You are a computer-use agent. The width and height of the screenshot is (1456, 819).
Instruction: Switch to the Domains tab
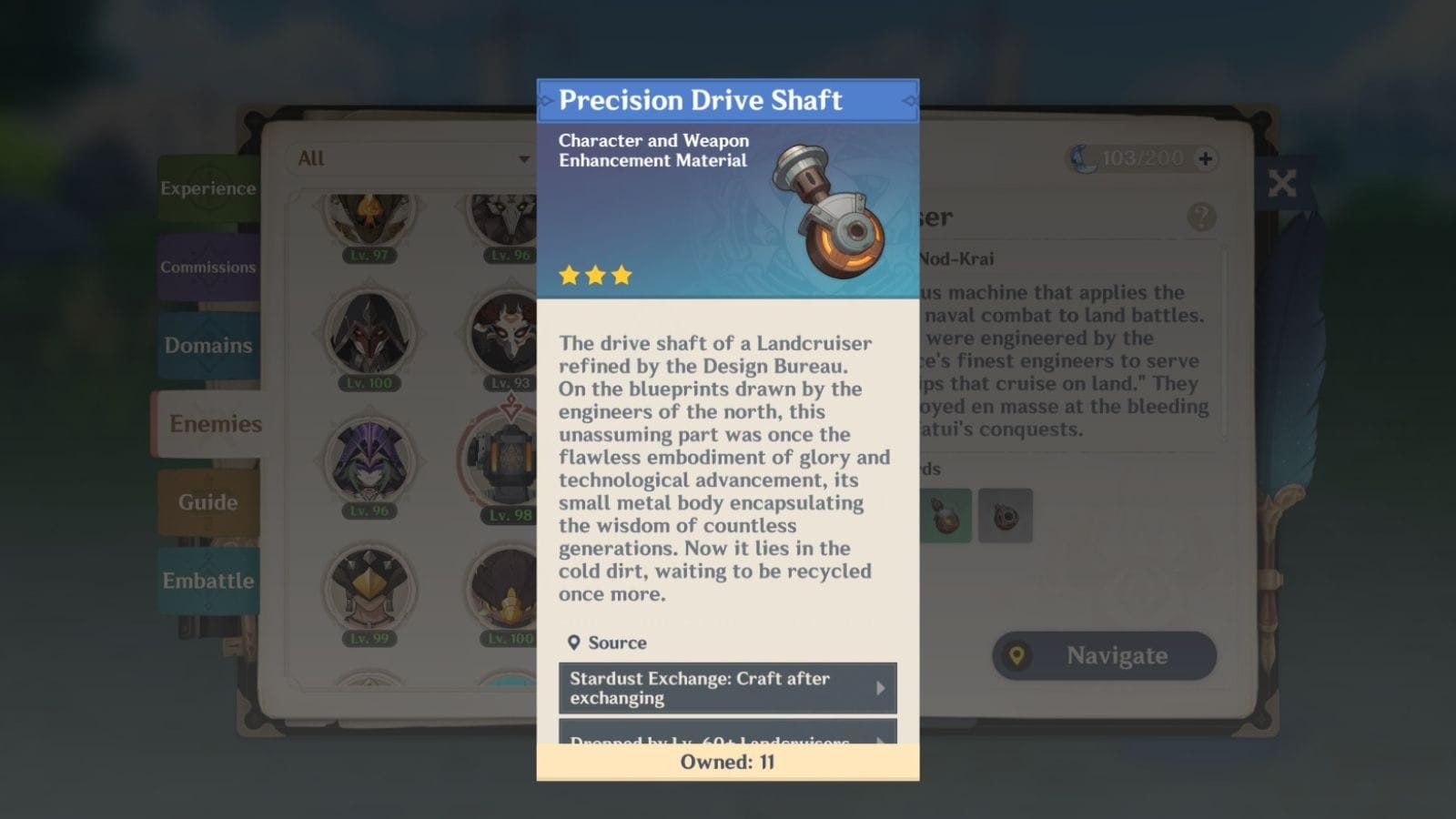click(207, 346)
